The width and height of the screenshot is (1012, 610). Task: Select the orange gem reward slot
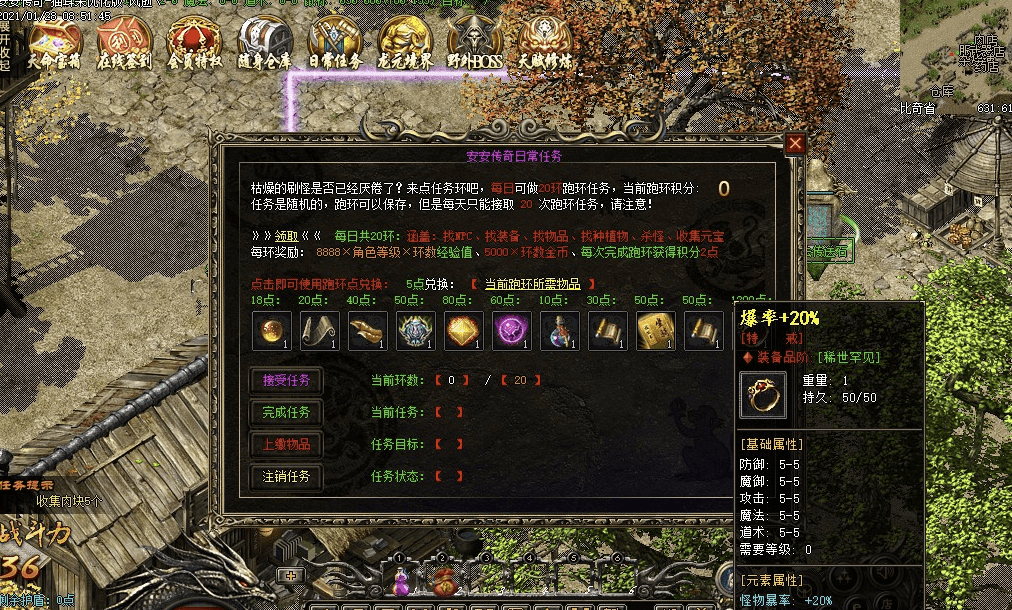tap(464, 331)
